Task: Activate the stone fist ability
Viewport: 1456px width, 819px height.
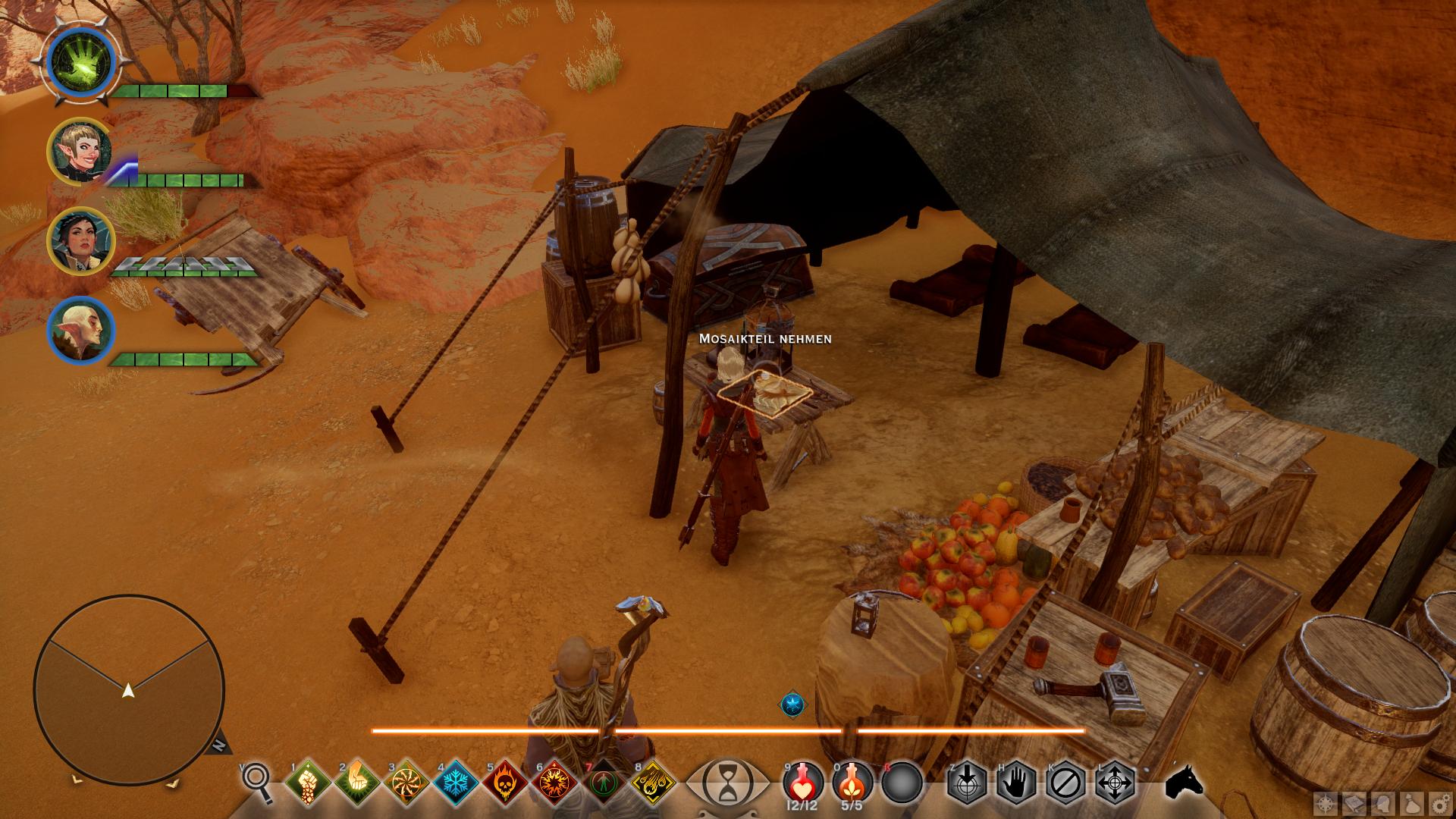Action: click(308, 781)
